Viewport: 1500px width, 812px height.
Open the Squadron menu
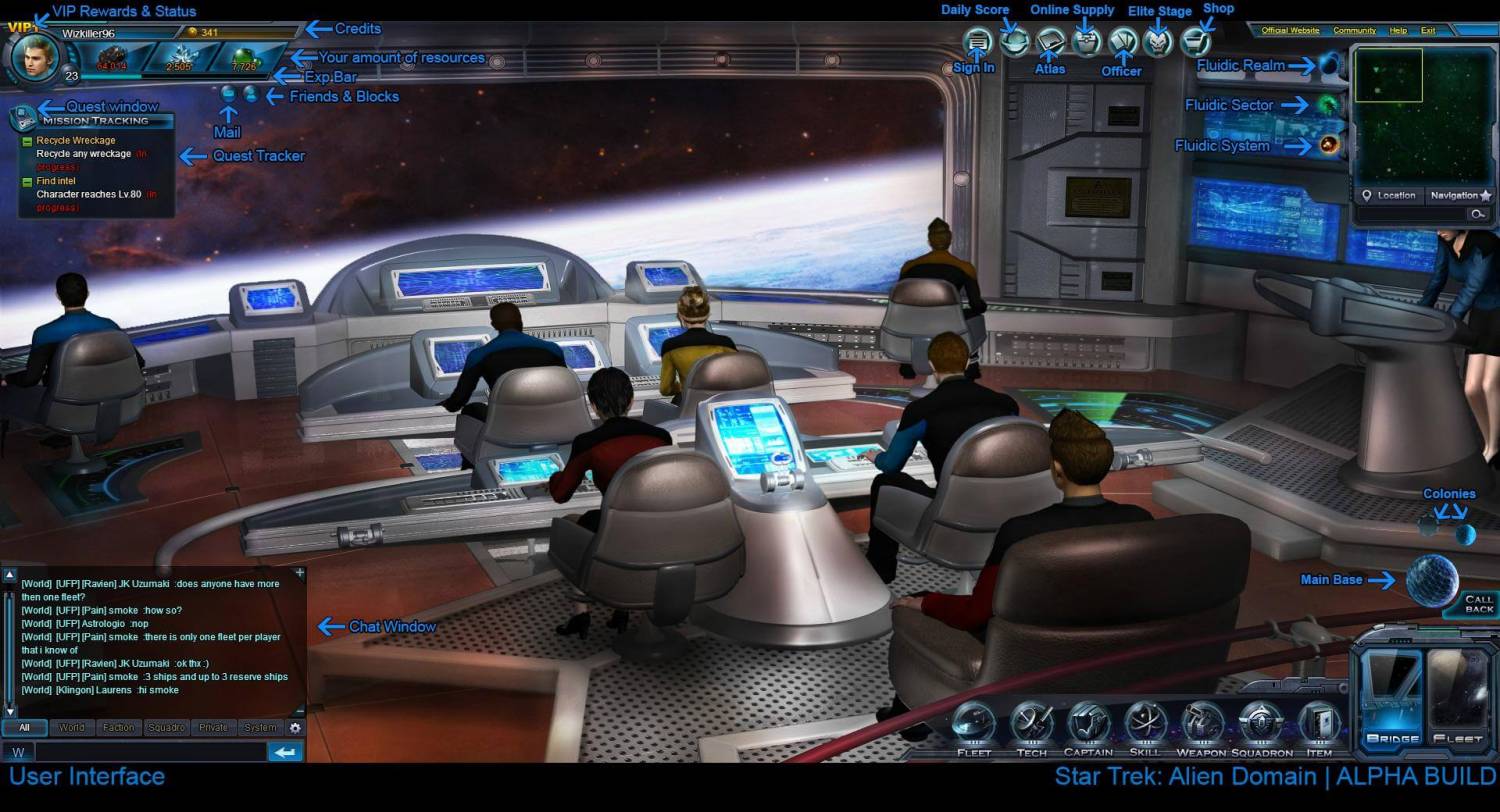1261,727
